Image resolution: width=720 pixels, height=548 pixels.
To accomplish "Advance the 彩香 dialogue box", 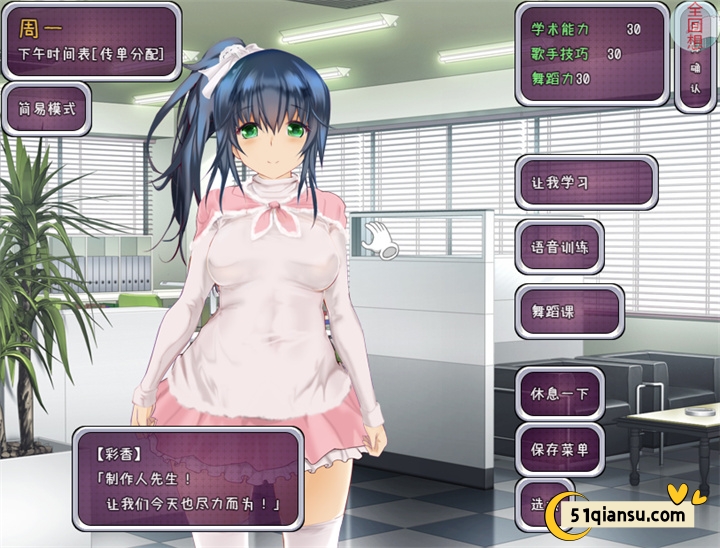I will [187, 479].
